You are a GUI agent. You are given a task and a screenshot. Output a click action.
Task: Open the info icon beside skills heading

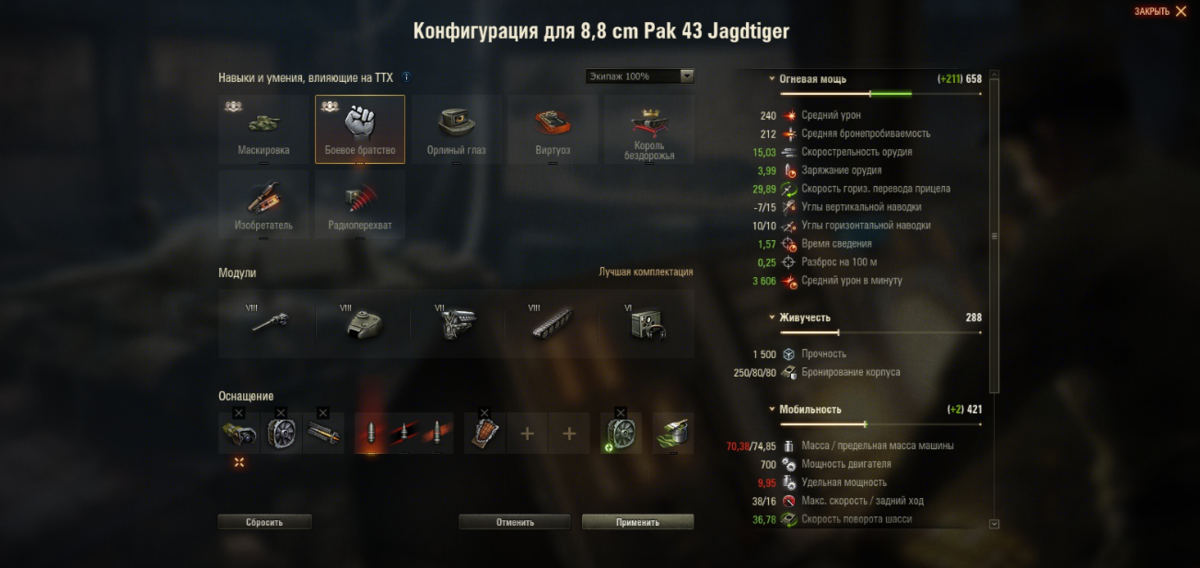click(x=406, y=77)
